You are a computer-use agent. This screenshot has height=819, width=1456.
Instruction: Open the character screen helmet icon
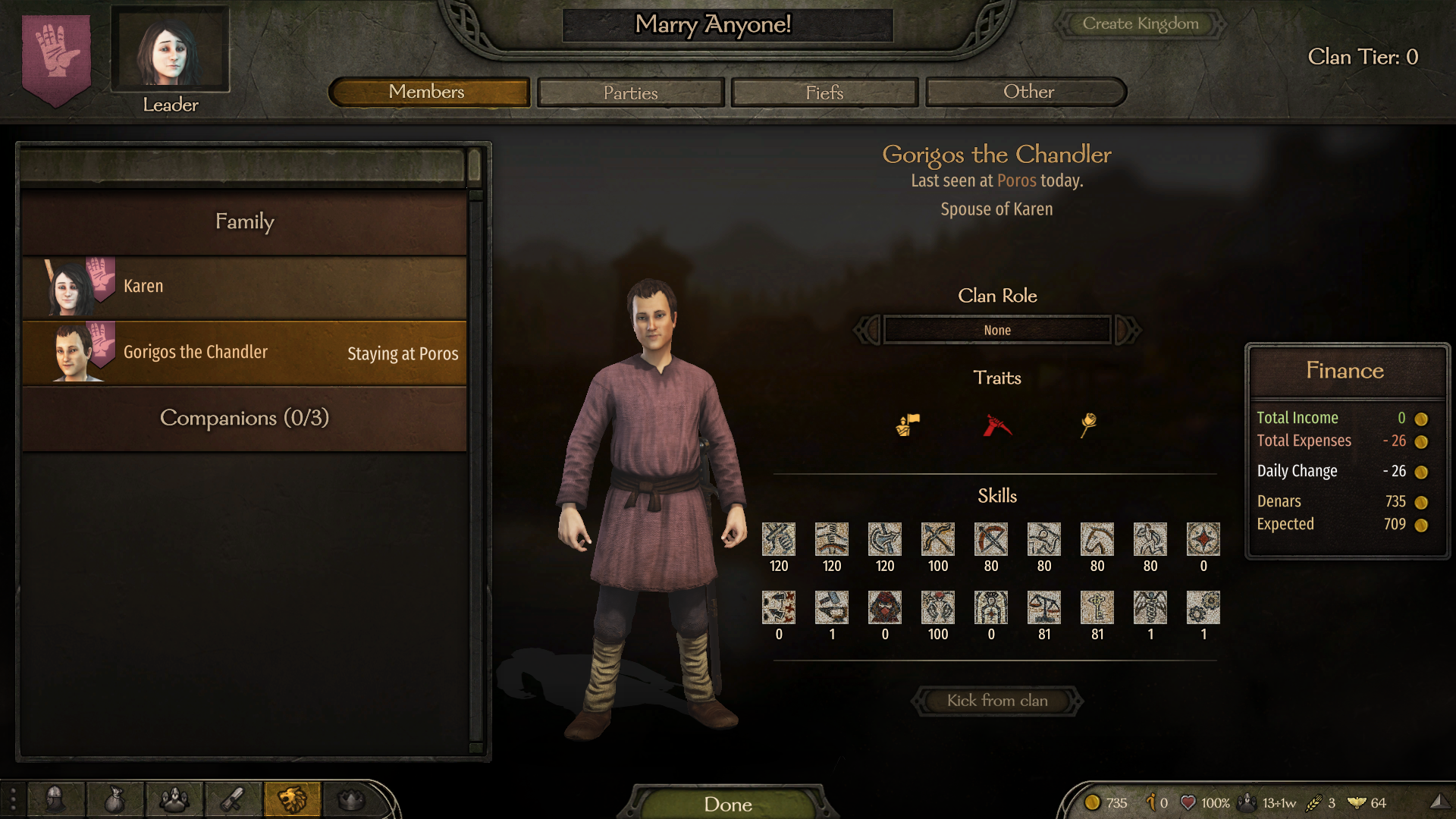[x=55, y=799]
